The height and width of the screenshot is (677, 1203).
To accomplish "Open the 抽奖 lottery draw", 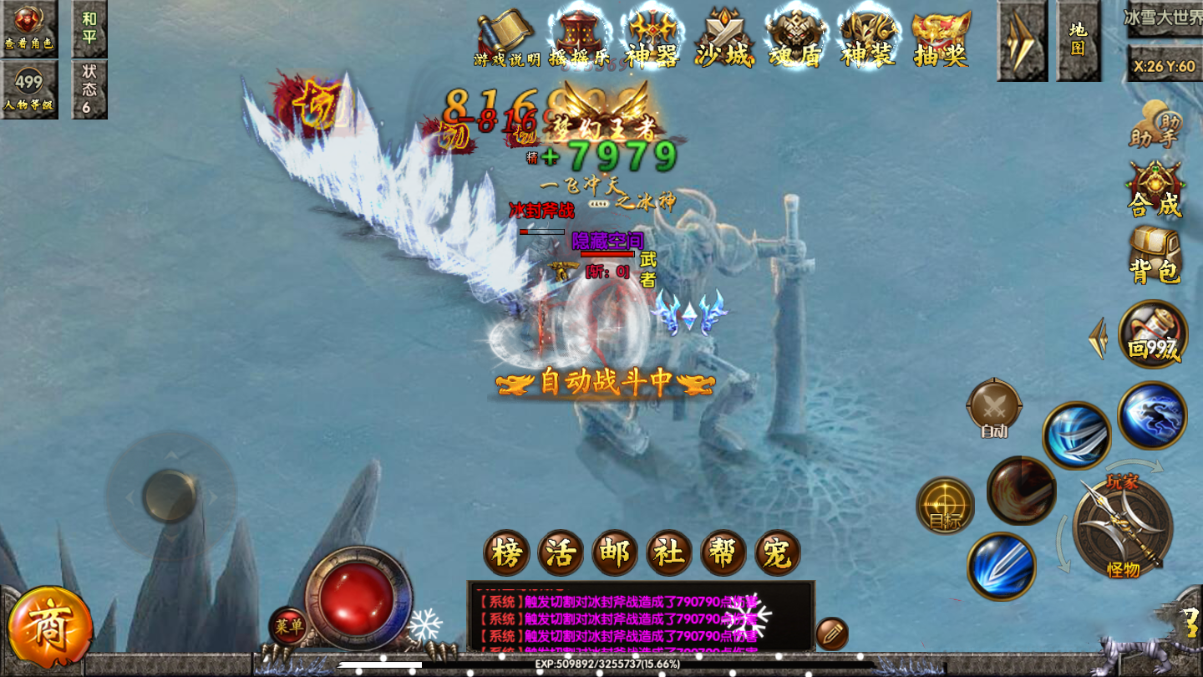I will (x=940, y=38).
